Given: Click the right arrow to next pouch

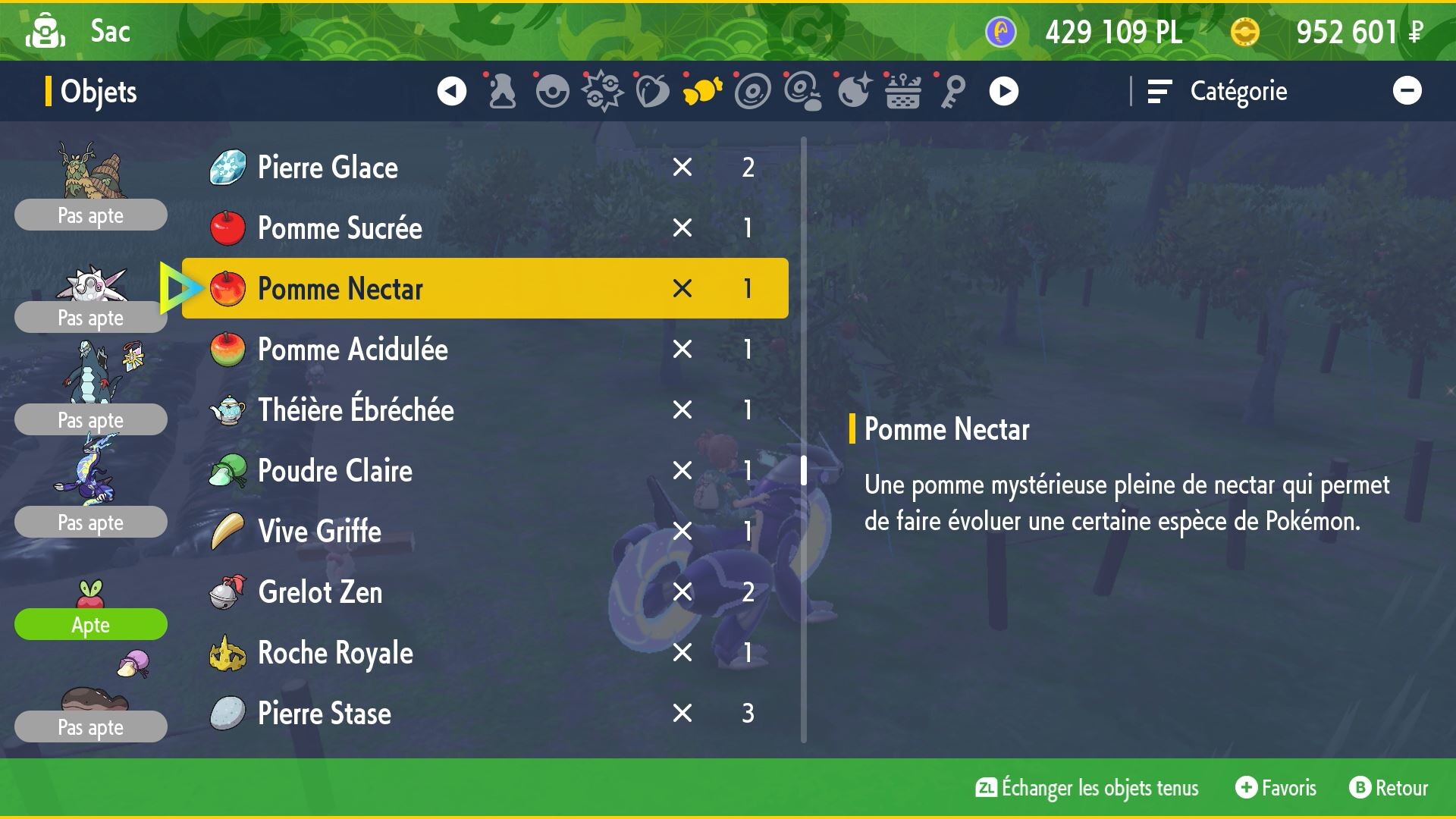Looking at the screenshot, I should click(1005, 90).
